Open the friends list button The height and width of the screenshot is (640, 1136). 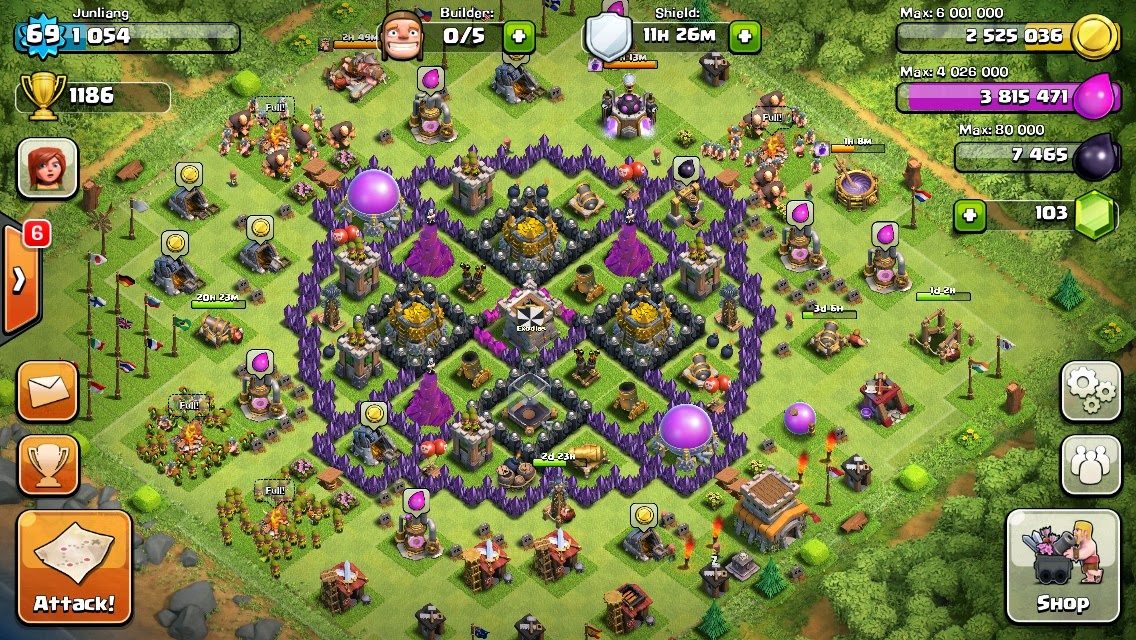[x=1090, y=465]
